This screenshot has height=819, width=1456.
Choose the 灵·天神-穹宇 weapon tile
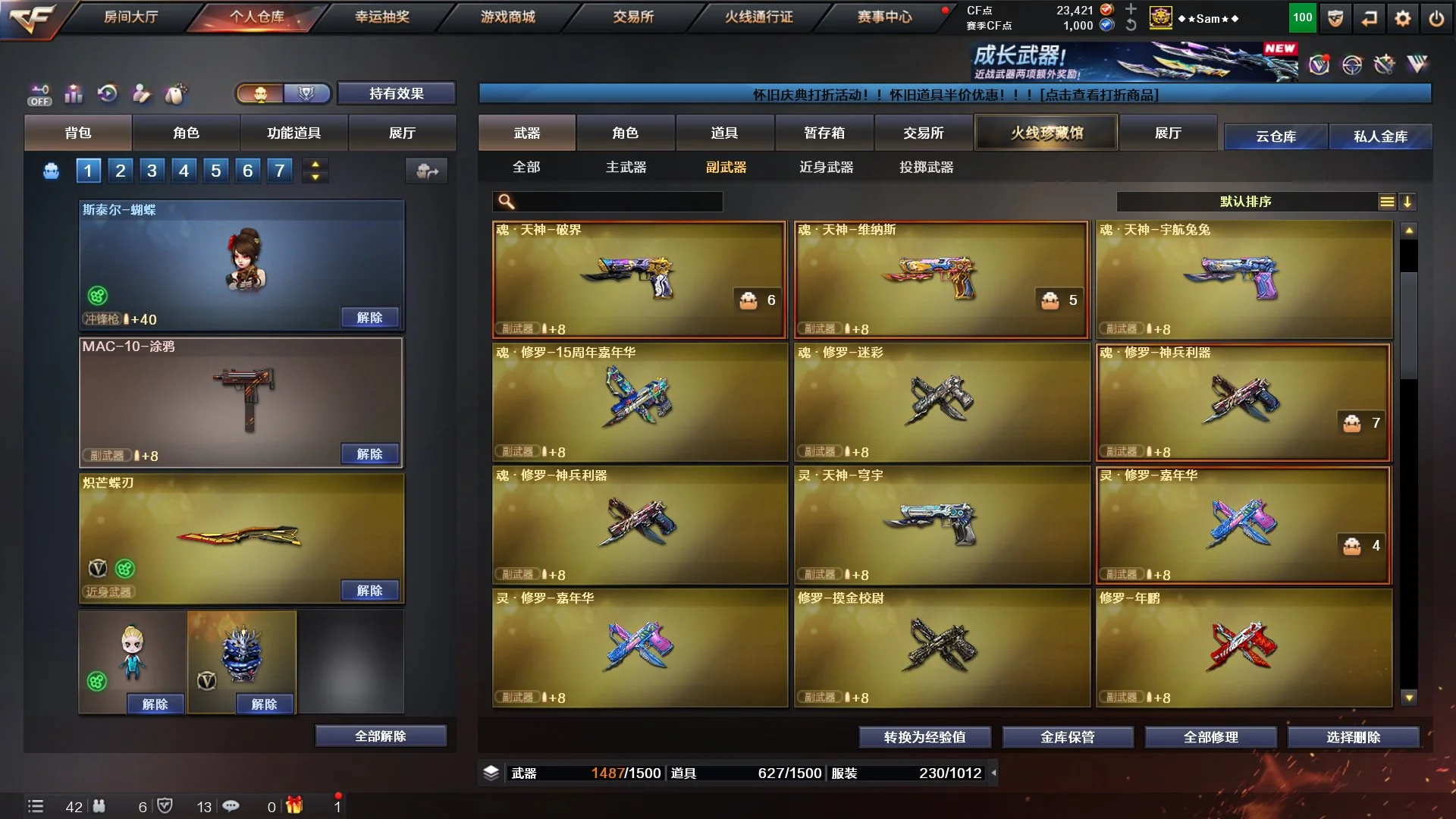coord(941,525)
